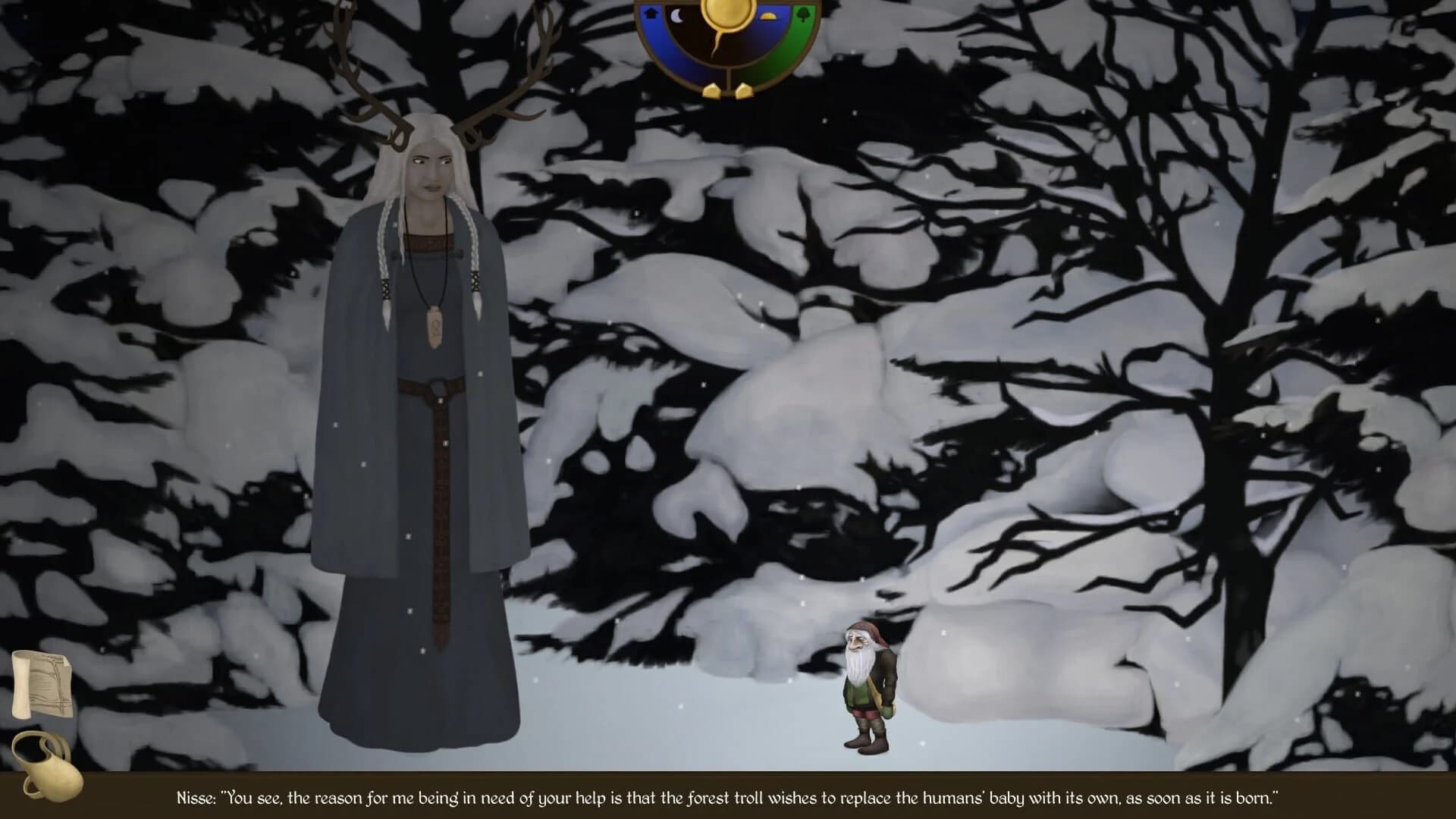The image size is (1456, 819).
Task: Toggle the dark night section of the dial
Action: click(x=690, y=38)
